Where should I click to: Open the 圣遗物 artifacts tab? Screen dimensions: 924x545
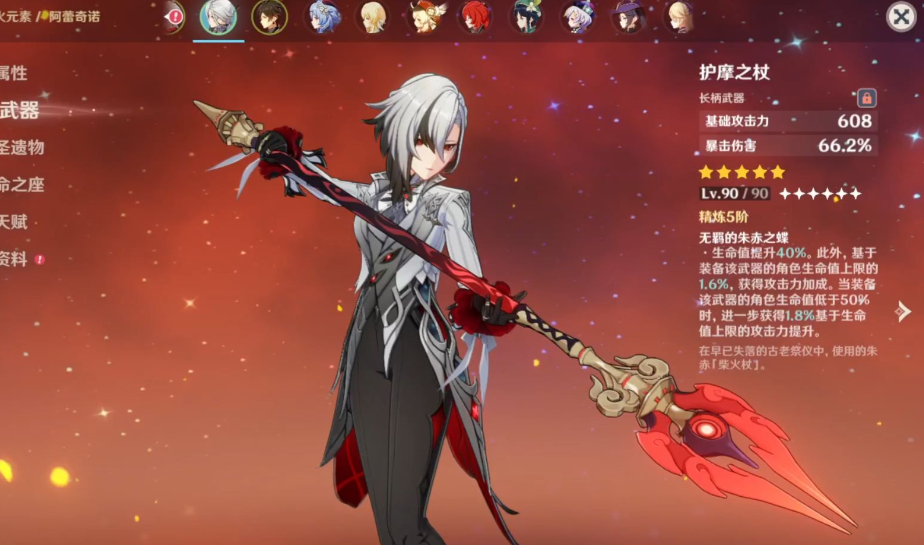pos(22,147)
